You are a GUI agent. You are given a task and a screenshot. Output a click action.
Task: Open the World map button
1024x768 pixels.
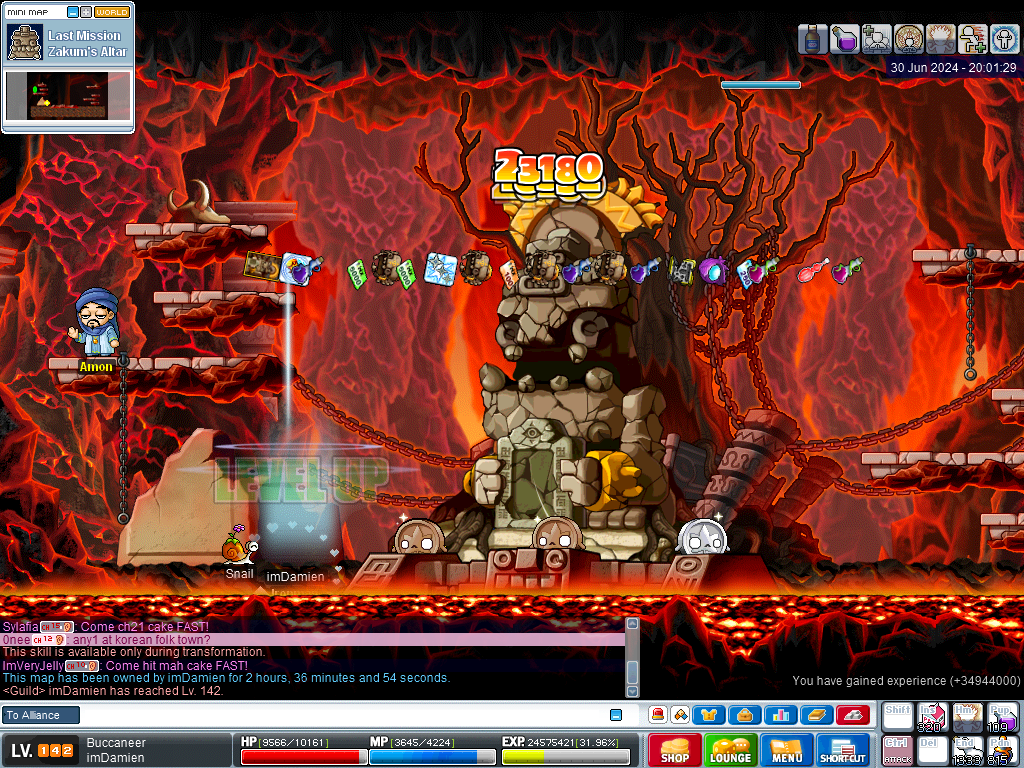tap(113, 12)
